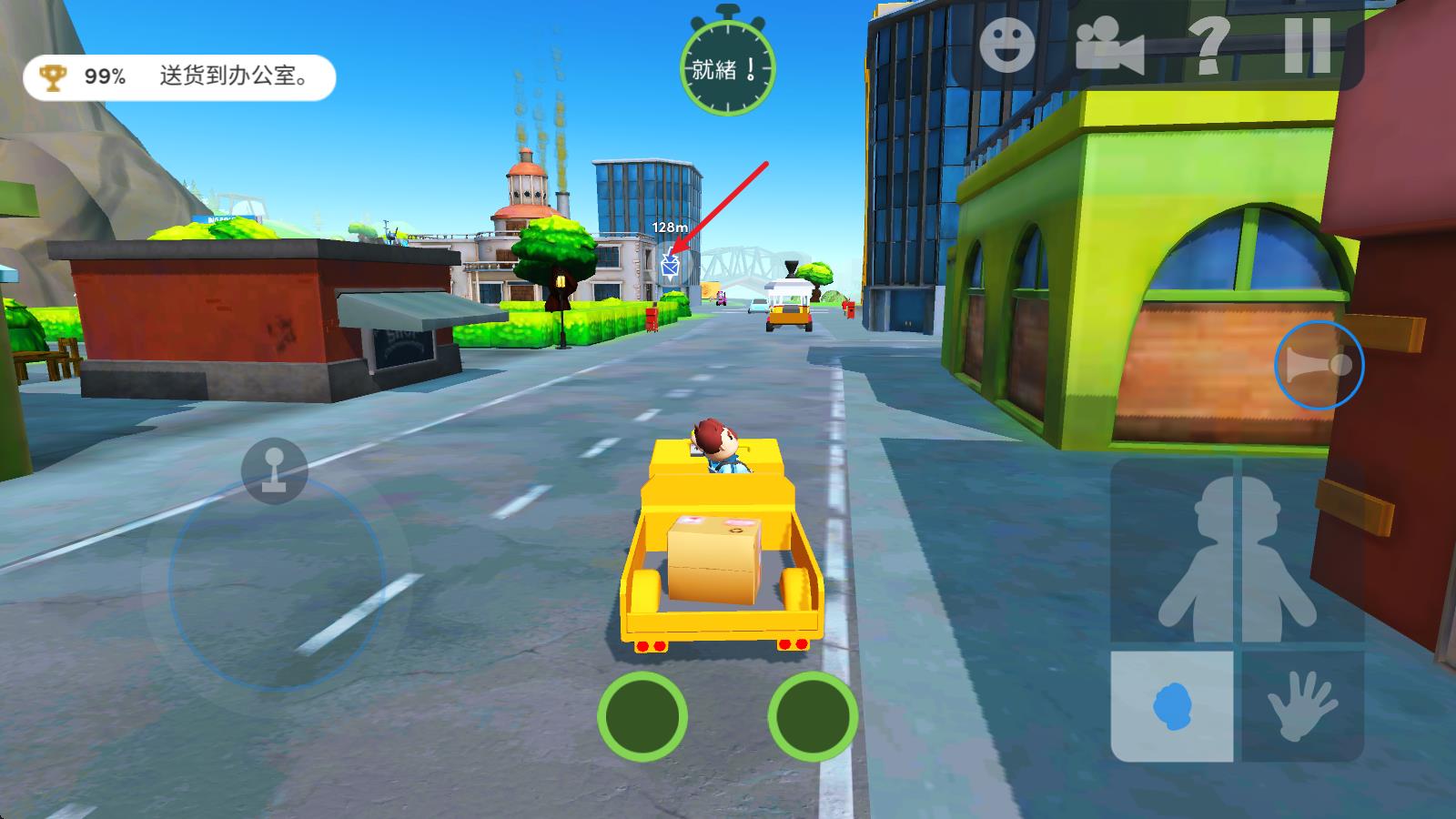Screen dimensions: 1456x819
Task: Open the emoji smiley face menu
Action: click(x=1007, y=45)
